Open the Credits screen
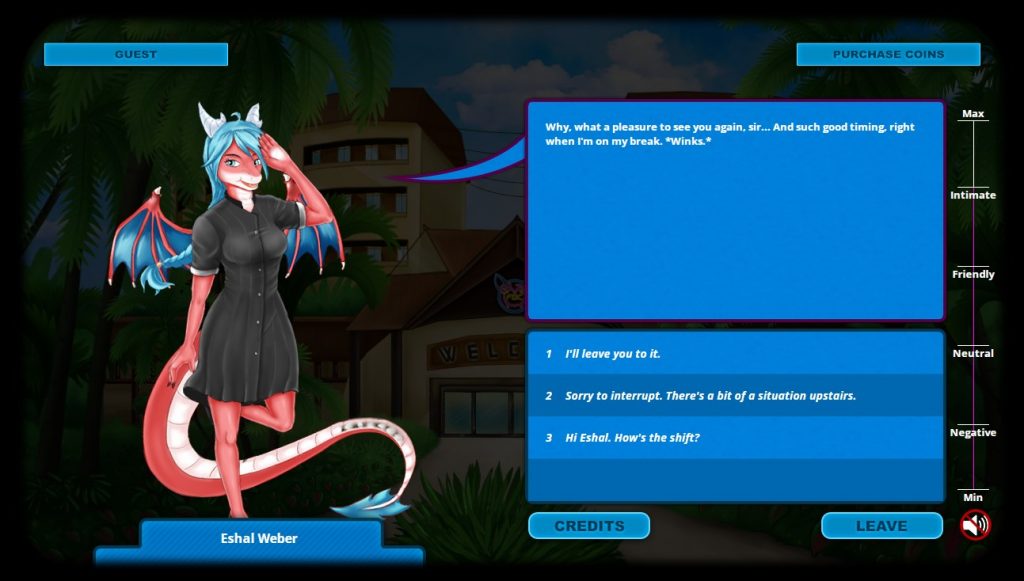The image size is (1024, 581). 589,525
